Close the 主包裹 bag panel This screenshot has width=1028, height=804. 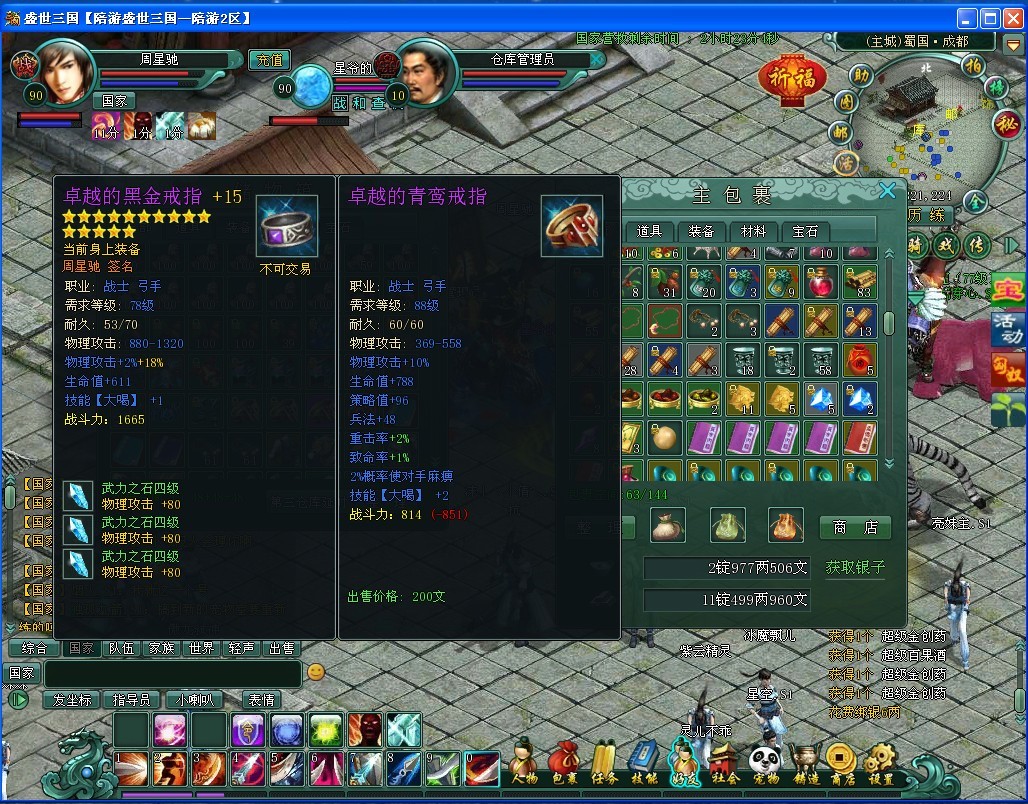887,191
